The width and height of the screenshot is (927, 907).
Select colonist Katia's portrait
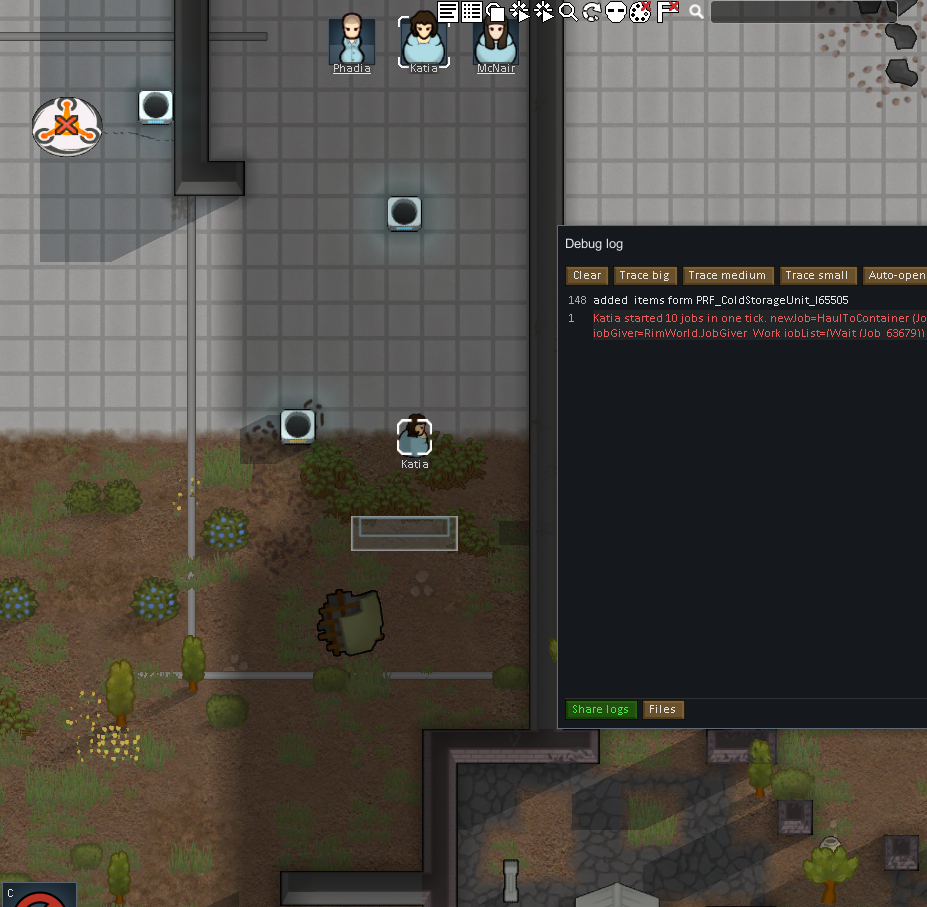[x=423, y=41]
